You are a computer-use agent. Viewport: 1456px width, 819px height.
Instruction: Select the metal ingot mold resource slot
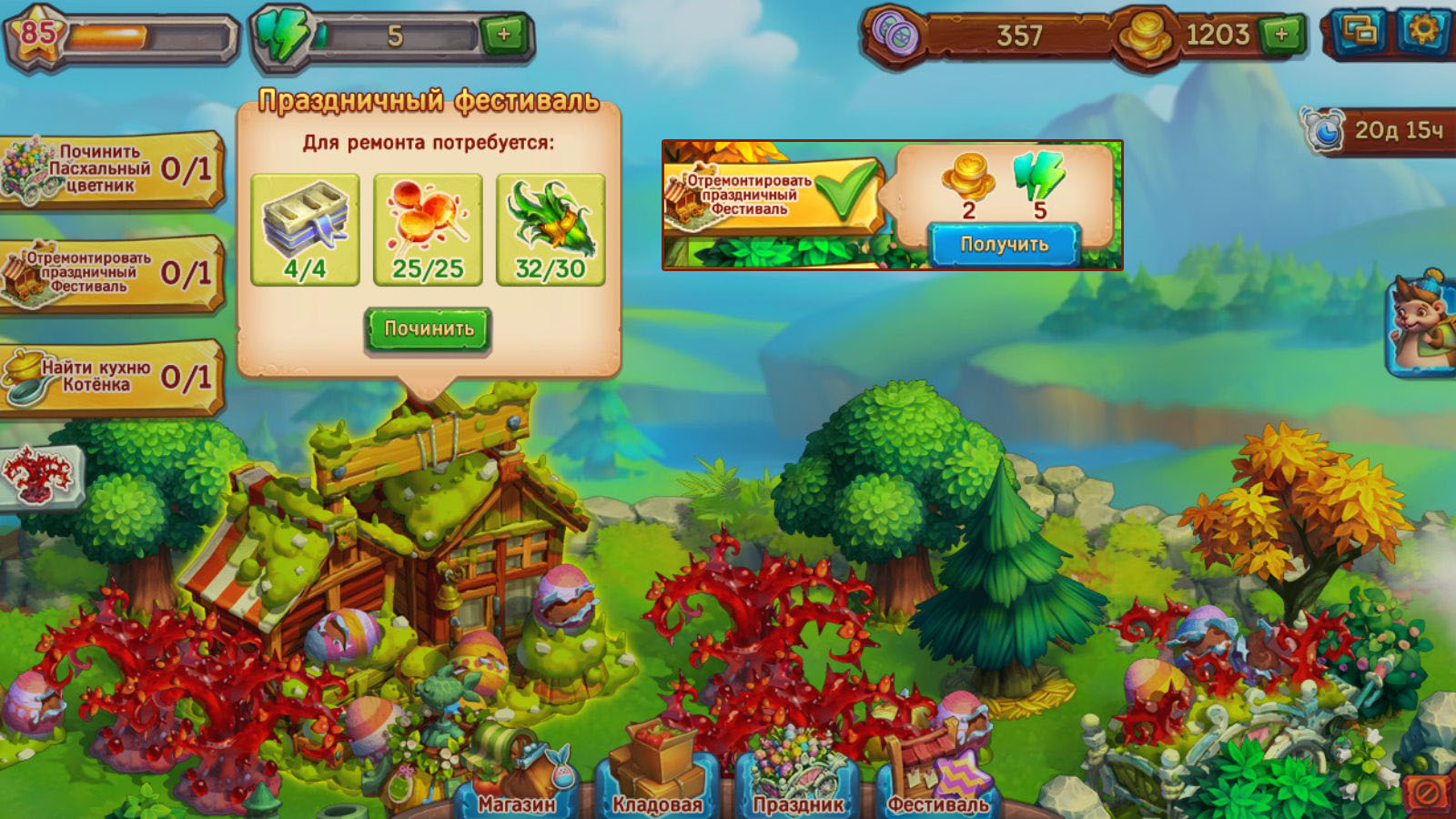305,229
